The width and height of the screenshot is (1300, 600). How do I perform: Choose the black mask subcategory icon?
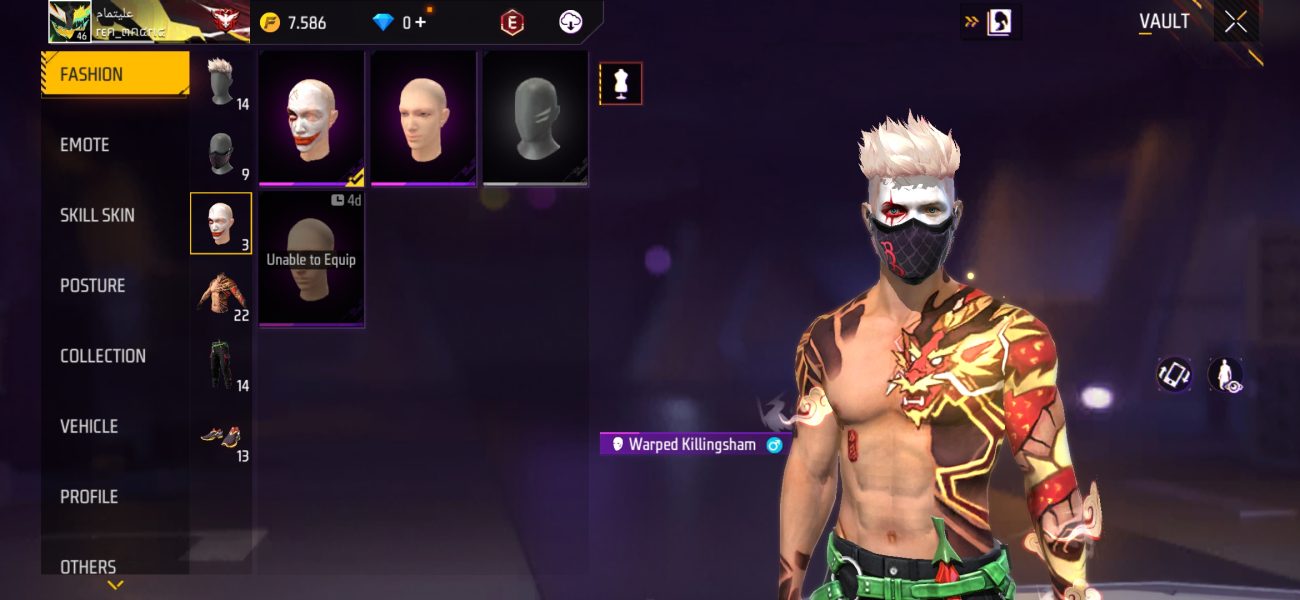(221, 153)
